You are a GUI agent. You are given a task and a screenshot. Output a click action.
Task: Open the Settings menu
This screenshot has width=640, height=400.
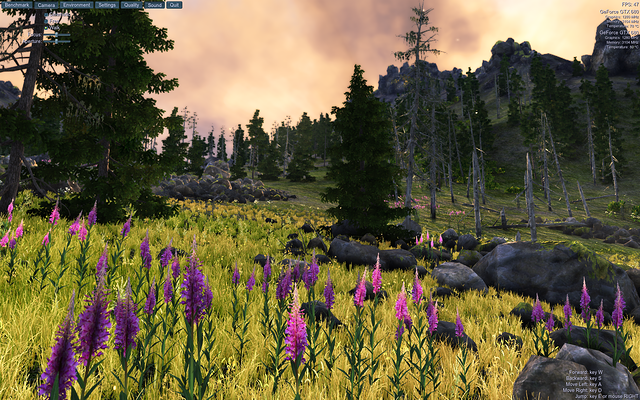point(107,5)
